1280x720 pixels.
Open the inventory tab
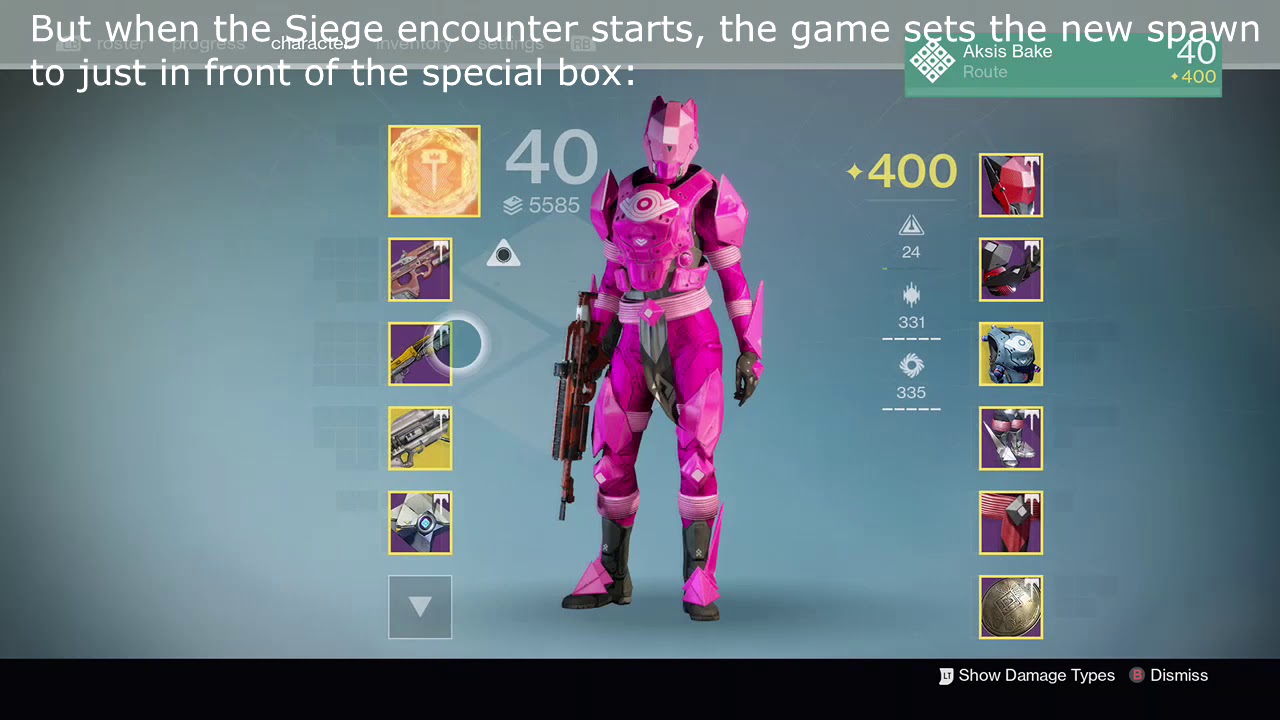(x=414, y=44)
